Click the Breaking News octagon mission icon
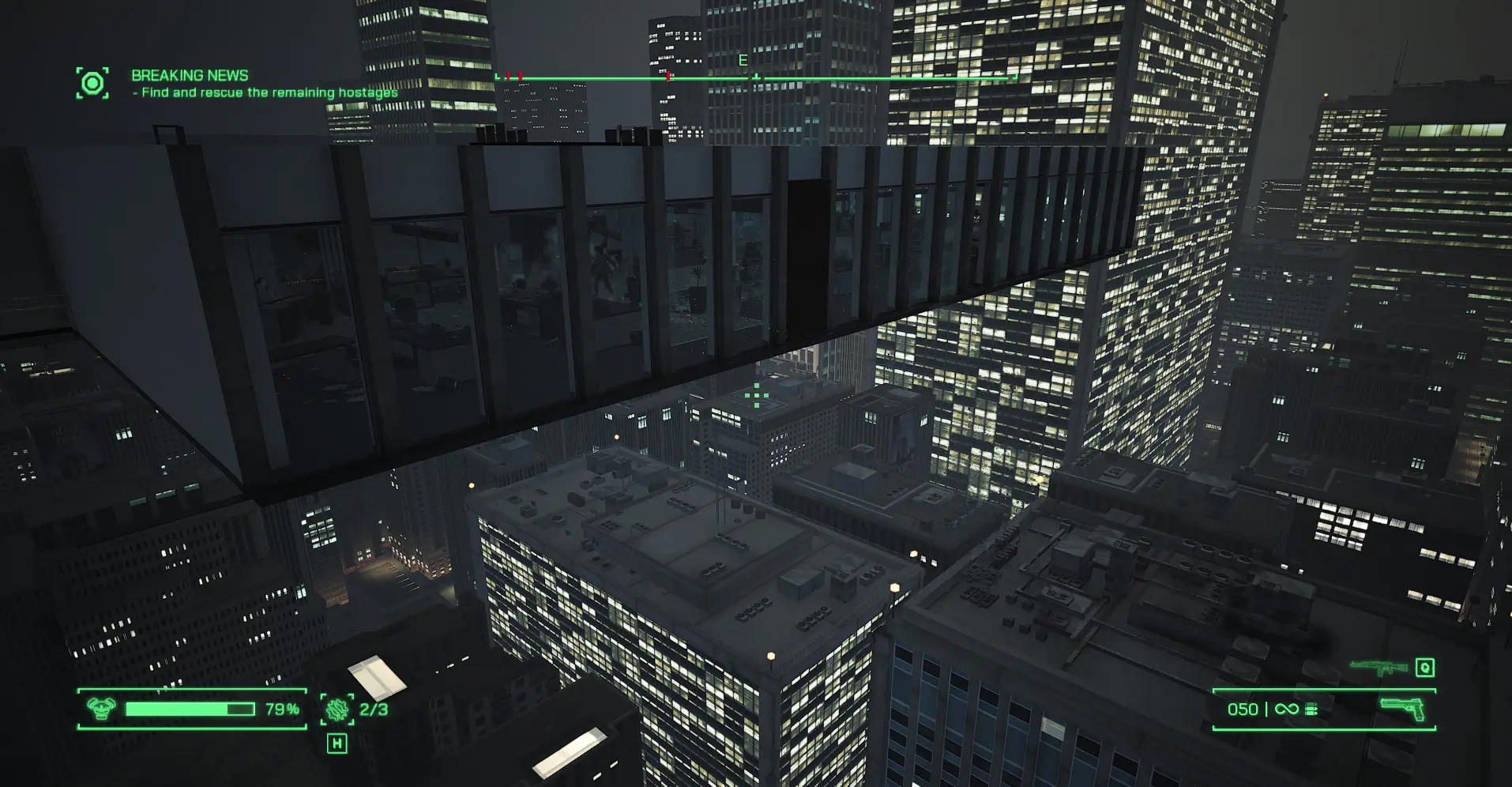Screen dimensions: 1512x787 (92, 79)
